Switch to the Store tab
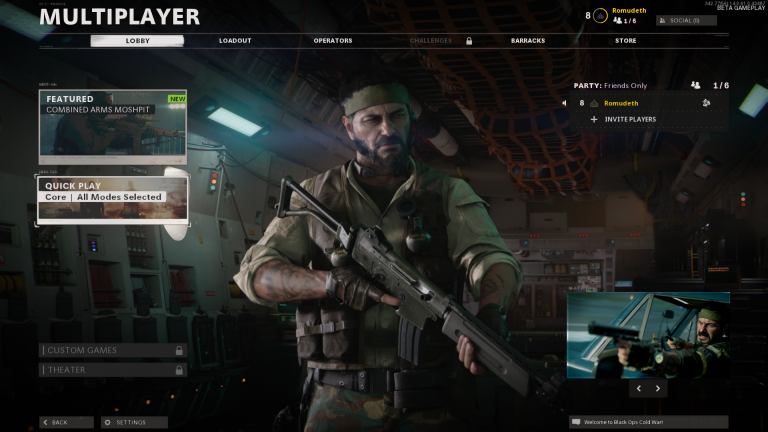The image size is (768, 432). [x=625, y=41]
